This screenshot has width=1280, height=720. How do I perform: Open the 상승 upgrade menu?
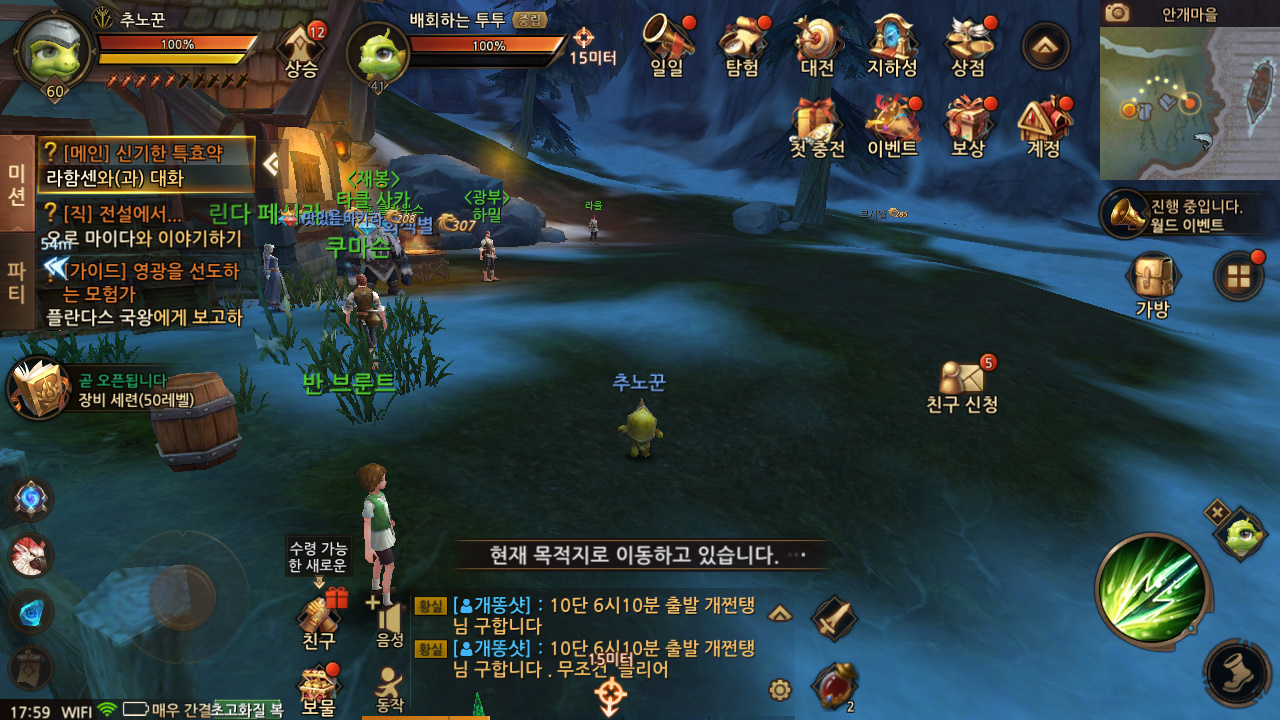click(301, 50)
